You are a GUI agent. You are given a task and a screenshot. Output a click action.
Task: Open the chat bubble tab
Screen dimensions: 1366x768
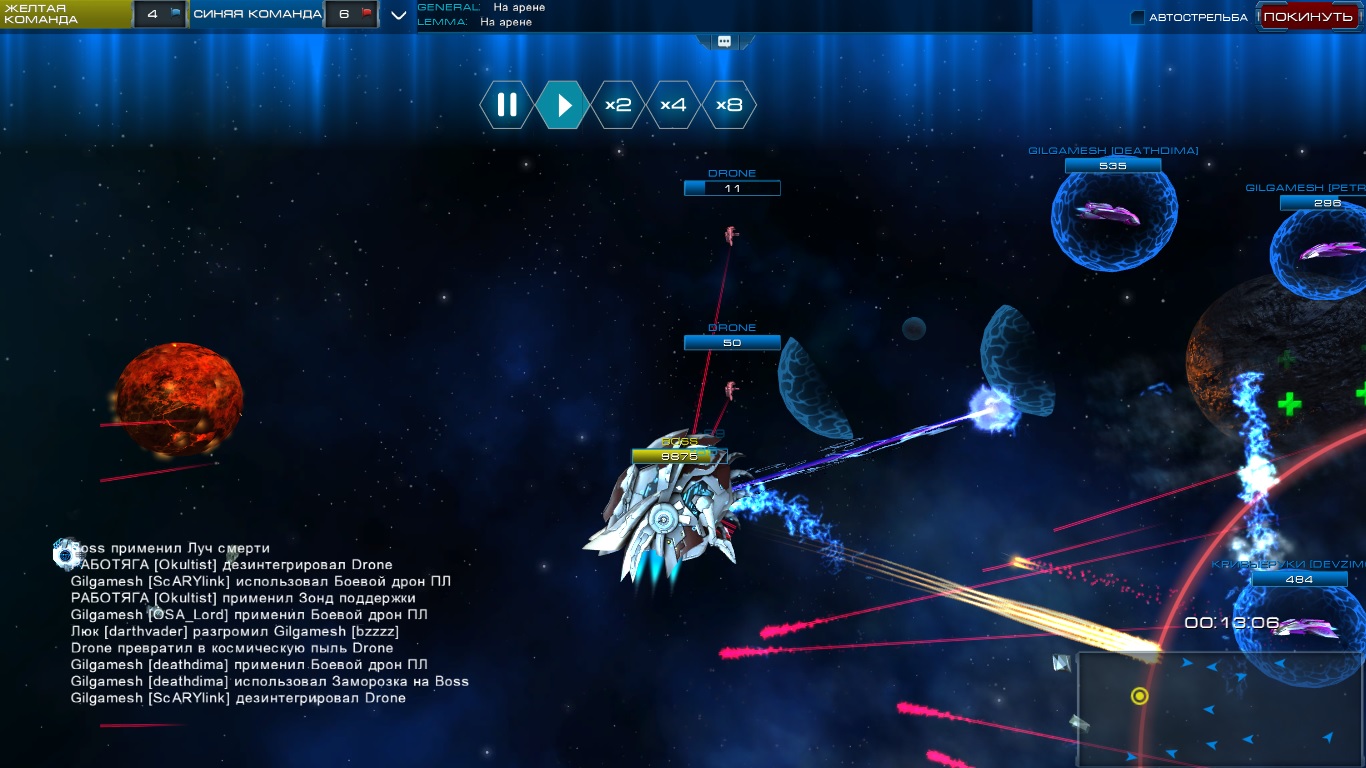pos(724,41)
